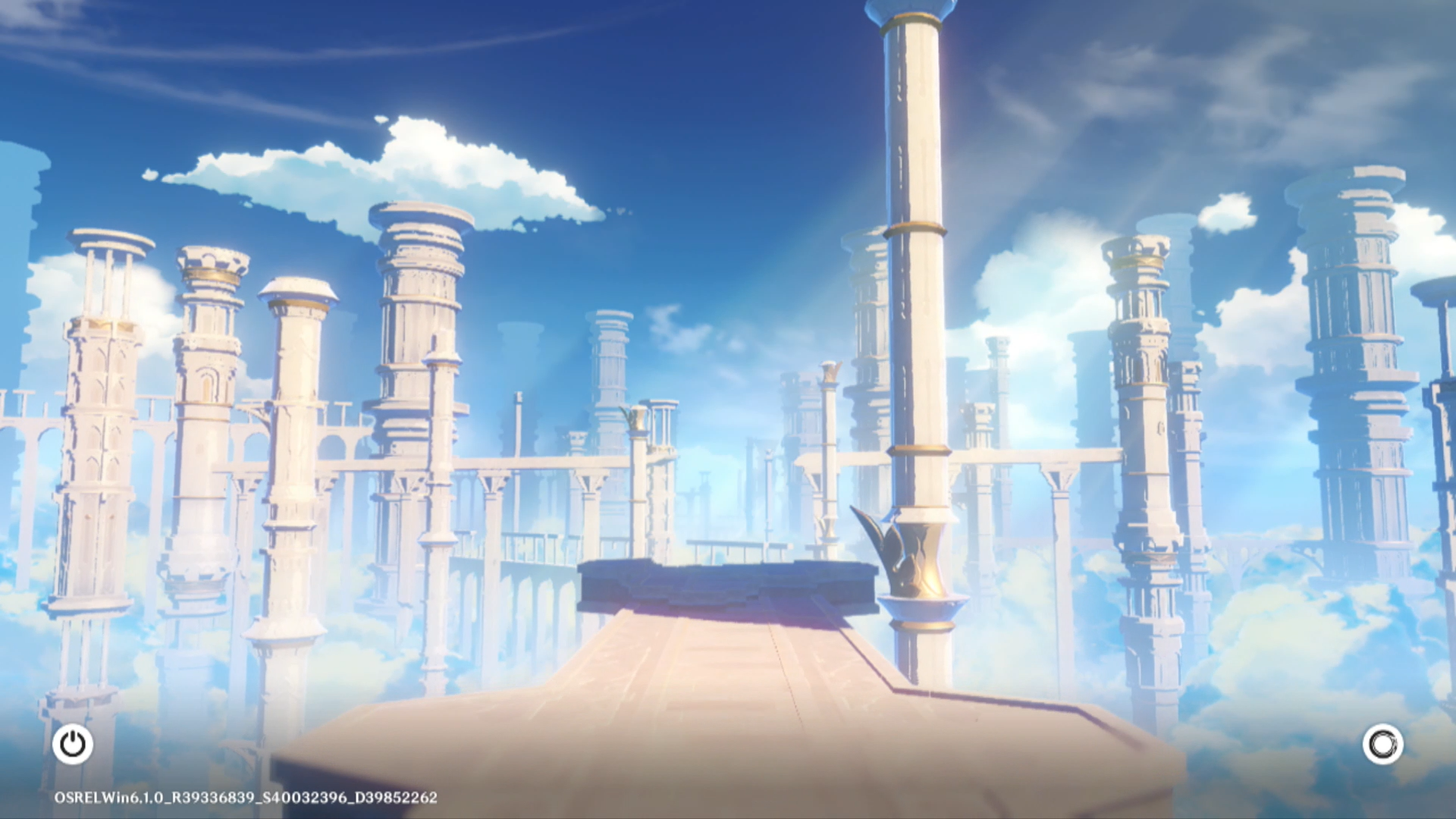1456x819 pixels.
Task: Open the circular repair icon button
Action: coord(1382,744)
